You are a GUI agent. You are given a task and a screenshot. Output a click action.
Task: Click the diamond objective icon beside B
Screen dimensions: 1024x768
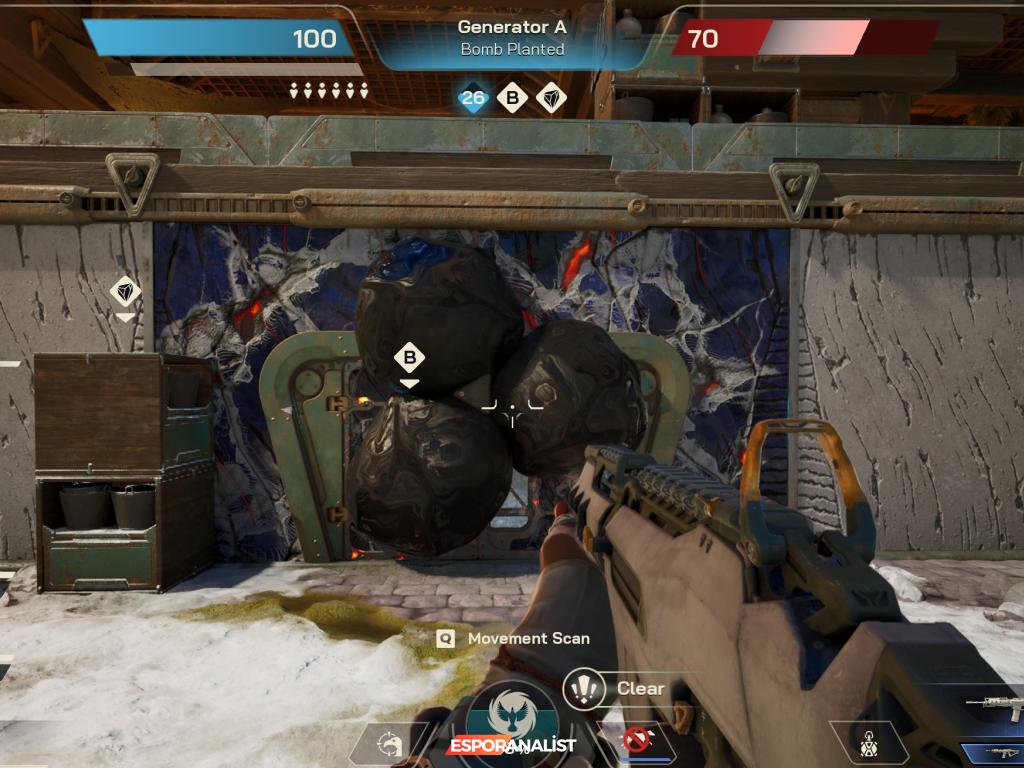pyautogui.click(x=551, y=98)
